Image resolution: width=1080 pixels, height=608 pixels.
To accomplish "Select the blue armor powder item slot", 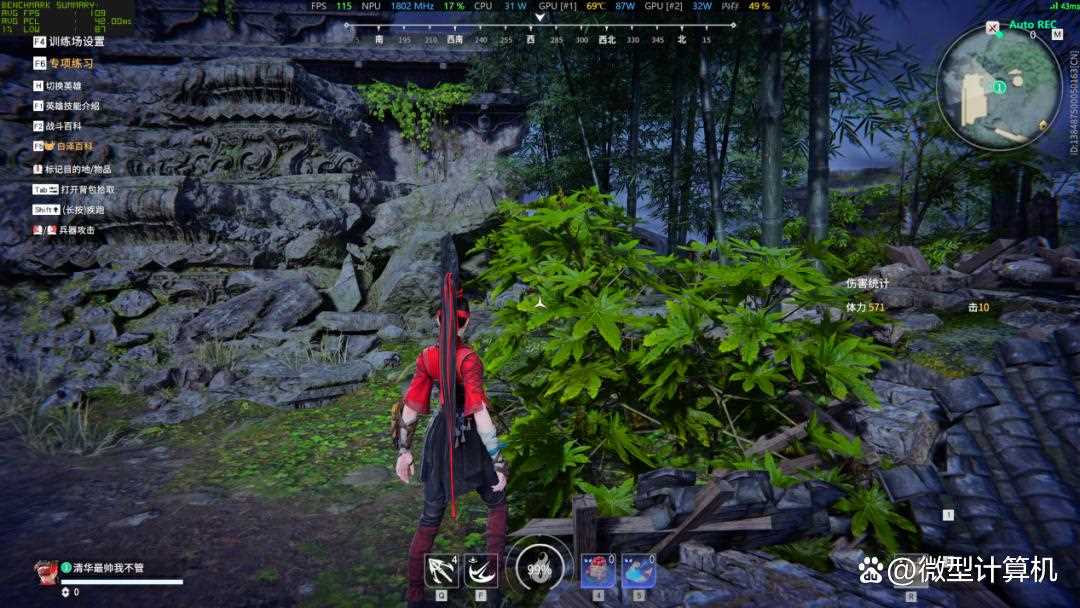I will point(639,571).
